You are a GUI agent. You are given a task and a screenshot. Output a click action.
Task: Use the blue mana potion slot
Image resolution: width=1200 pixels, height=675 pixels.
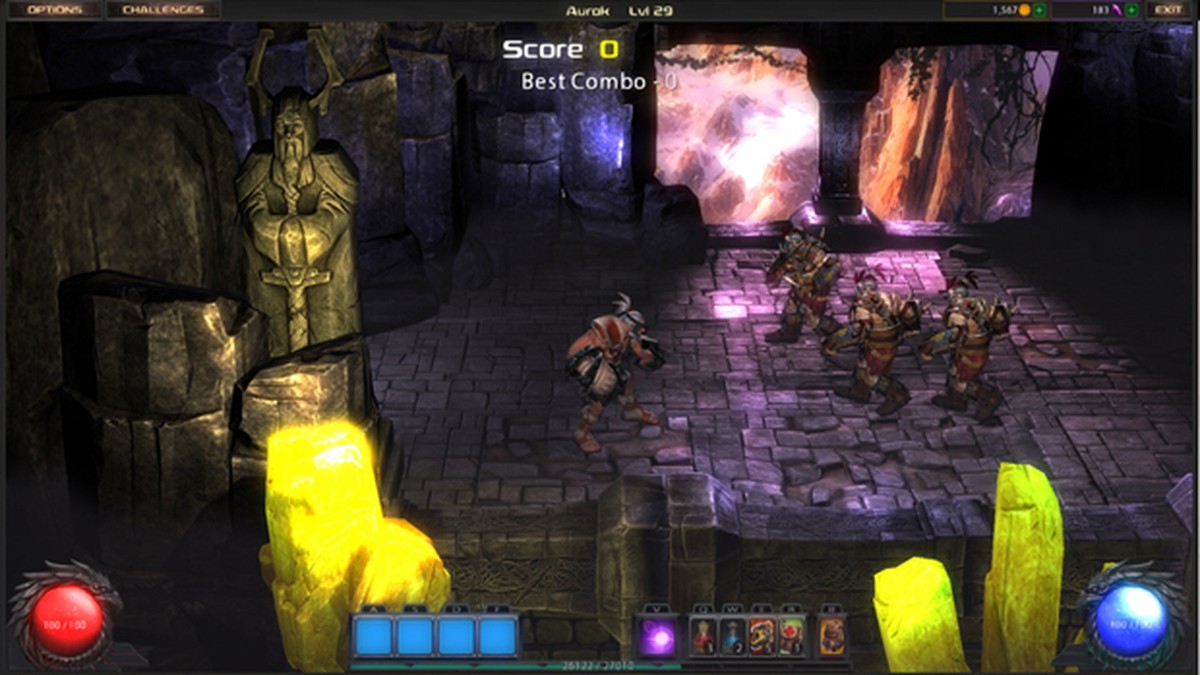[x=733, y=637]
